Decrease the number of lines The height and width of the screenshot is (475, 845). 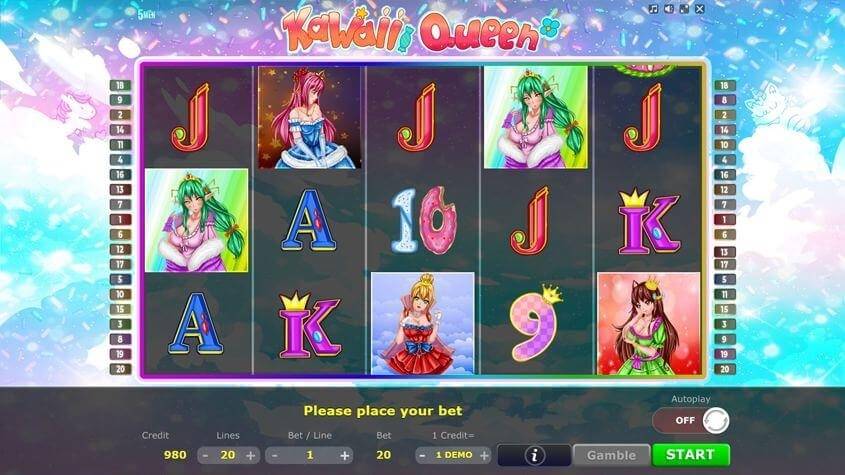tap(205, 455)
